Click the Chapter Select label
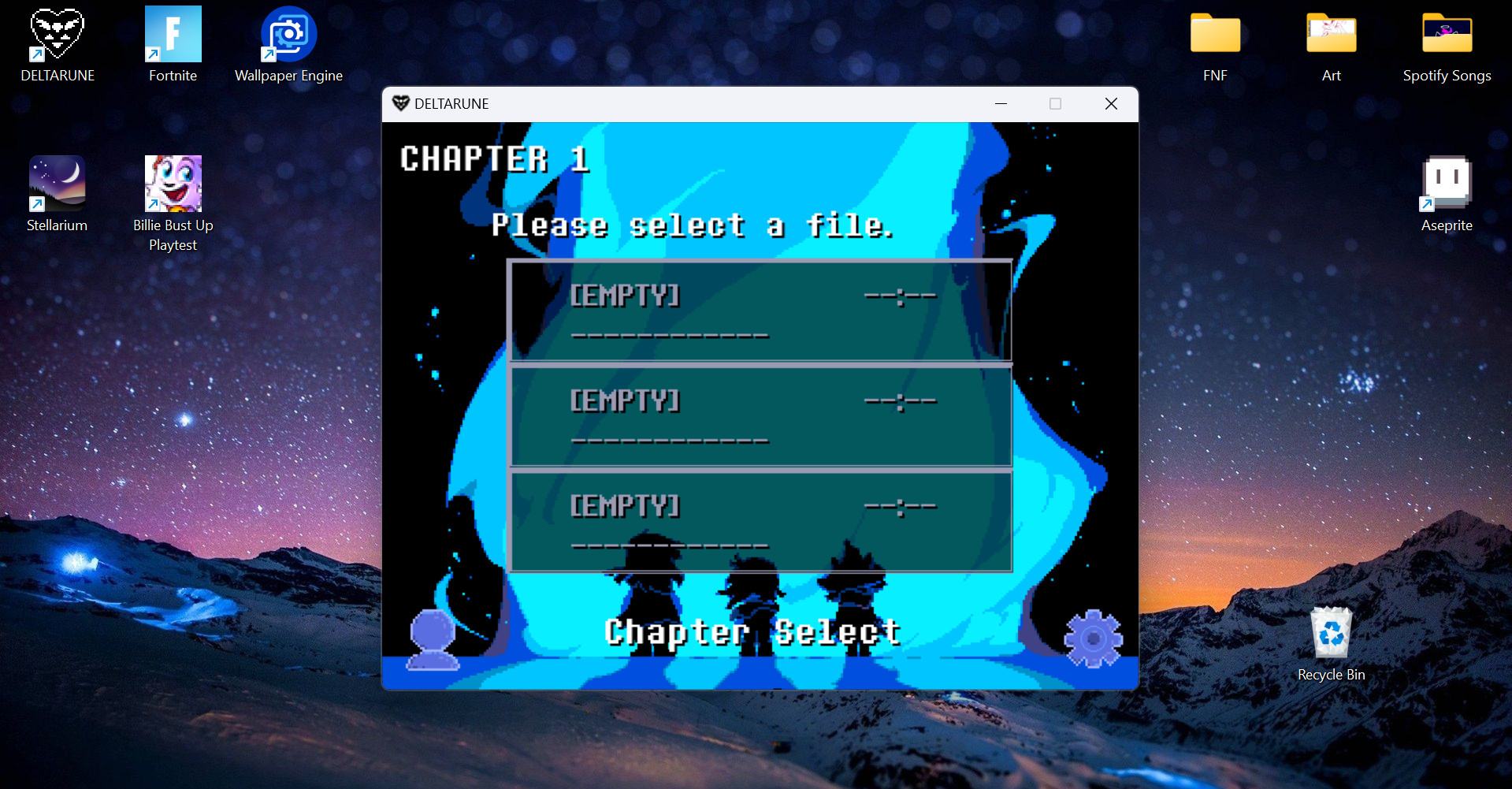The width and height of the screenshot is (1512, 789). click(x=751, y=630)
